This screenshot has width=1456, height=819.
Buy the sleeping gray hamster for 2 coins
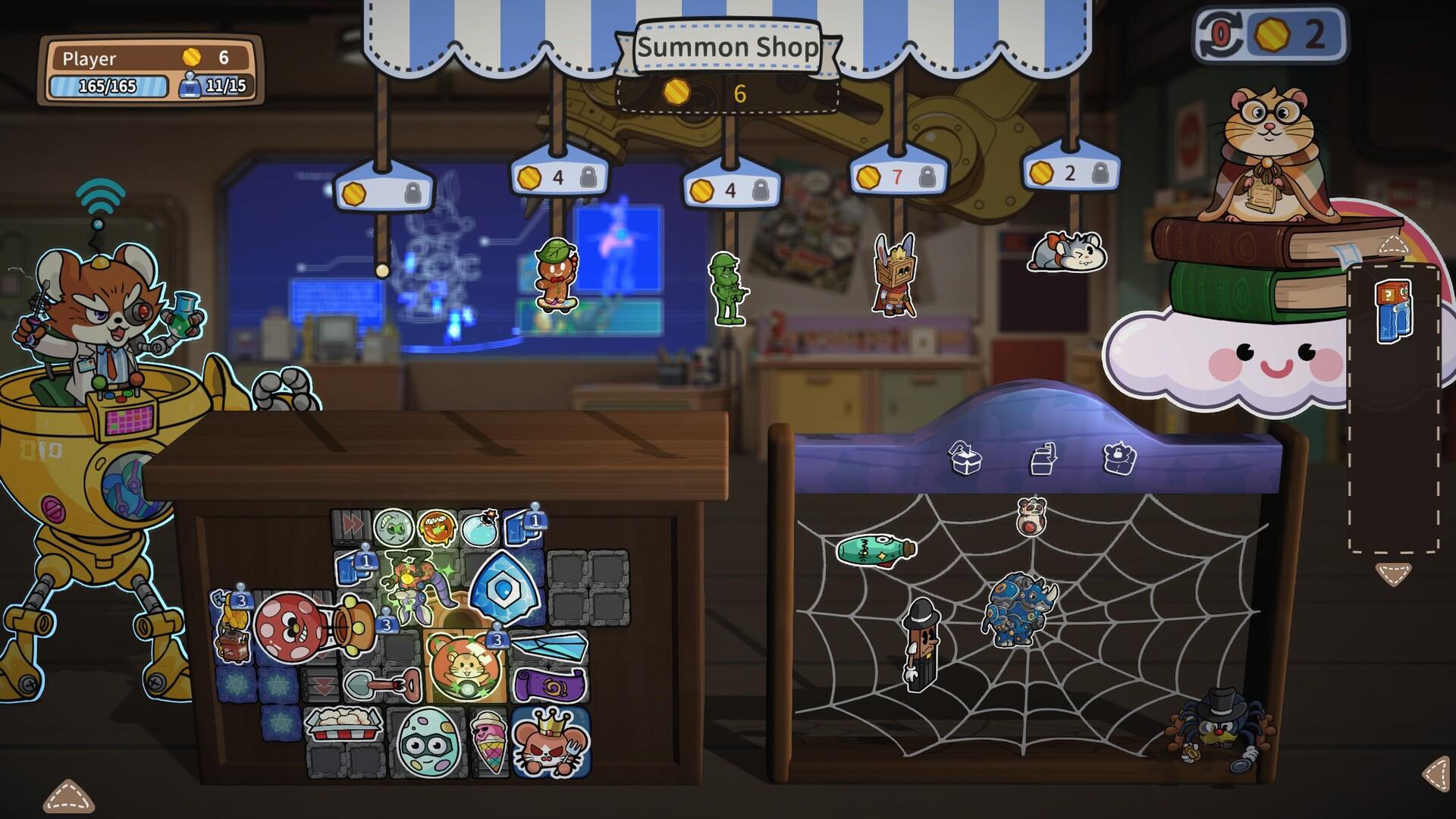click(x=1066, y=252)
